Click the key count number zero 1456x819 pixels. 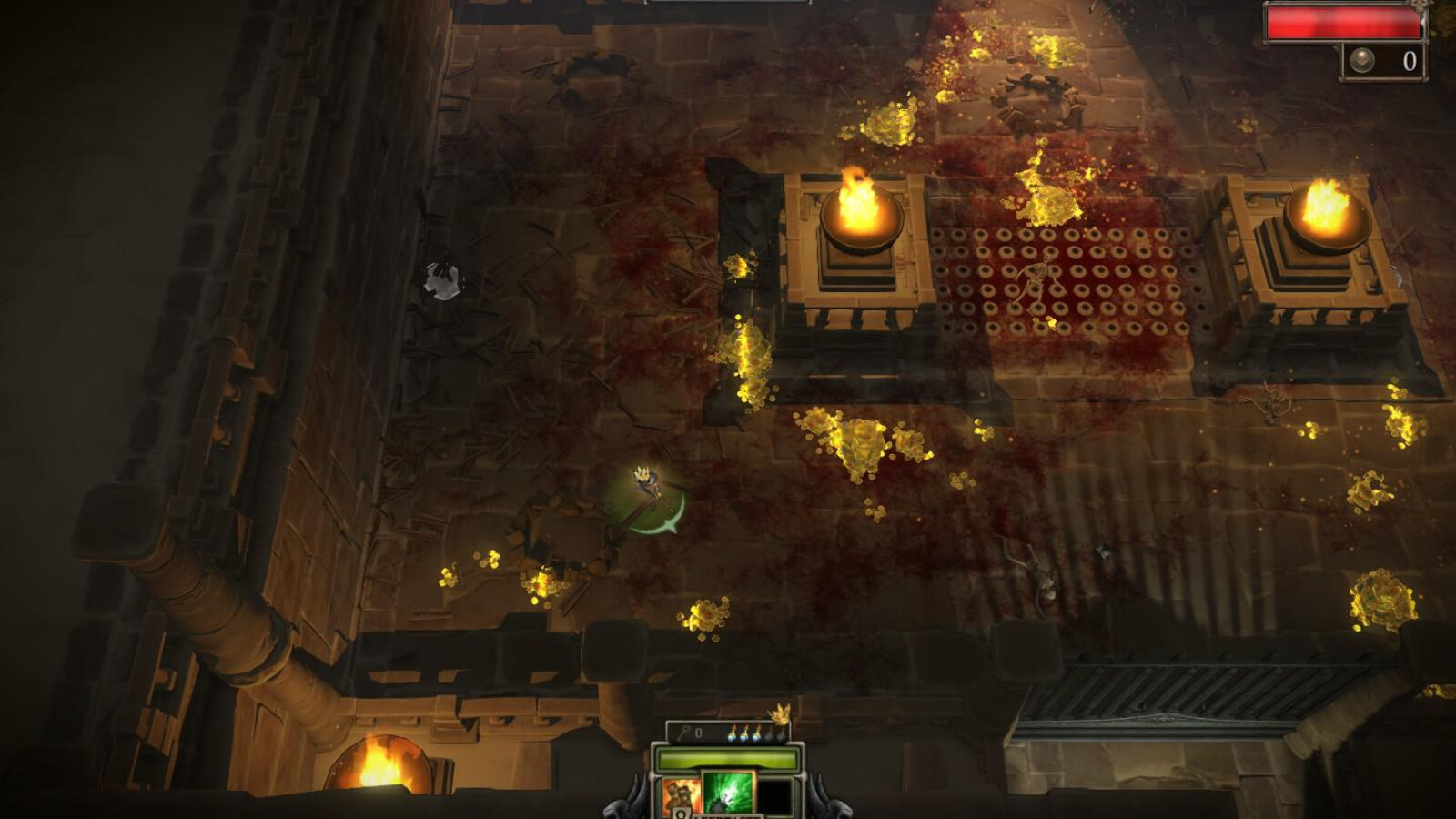(699, 733)
